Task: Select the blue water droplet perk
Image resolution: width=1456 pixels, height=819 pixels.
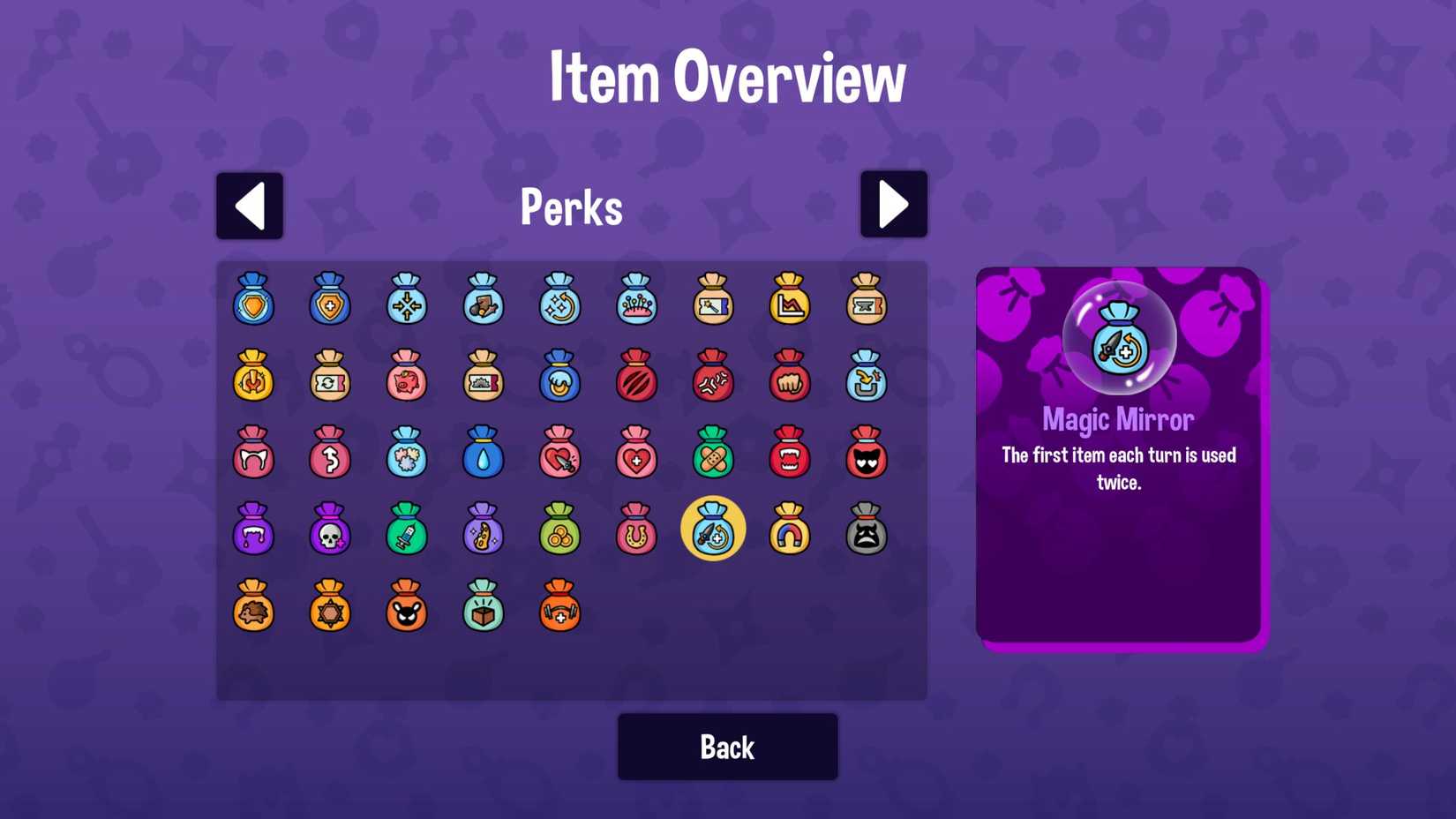Action: point(483,456)
